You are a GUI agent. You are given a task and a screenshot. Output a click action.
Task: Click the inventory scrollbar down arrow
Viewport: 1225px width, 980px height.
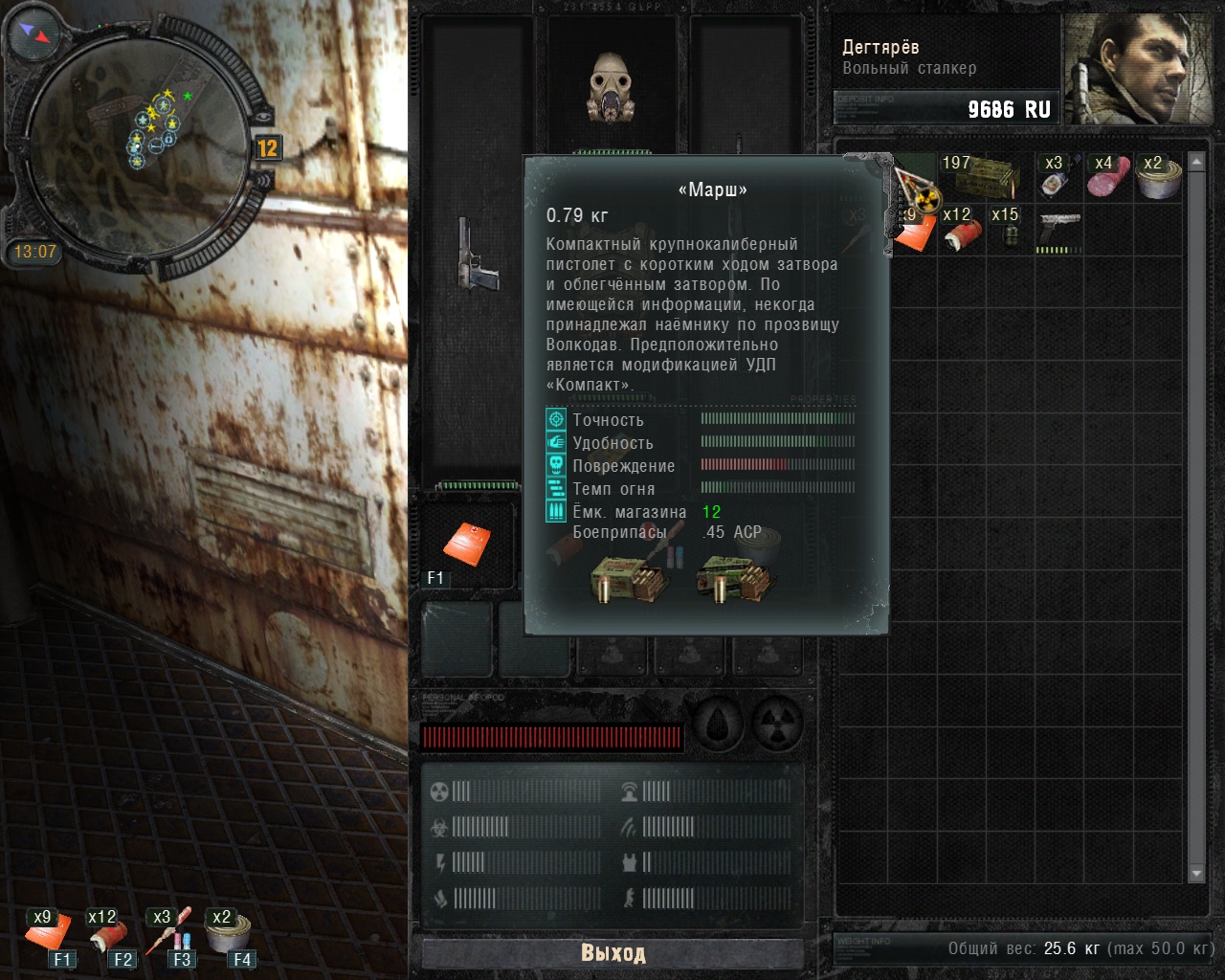pos(1196,874)
